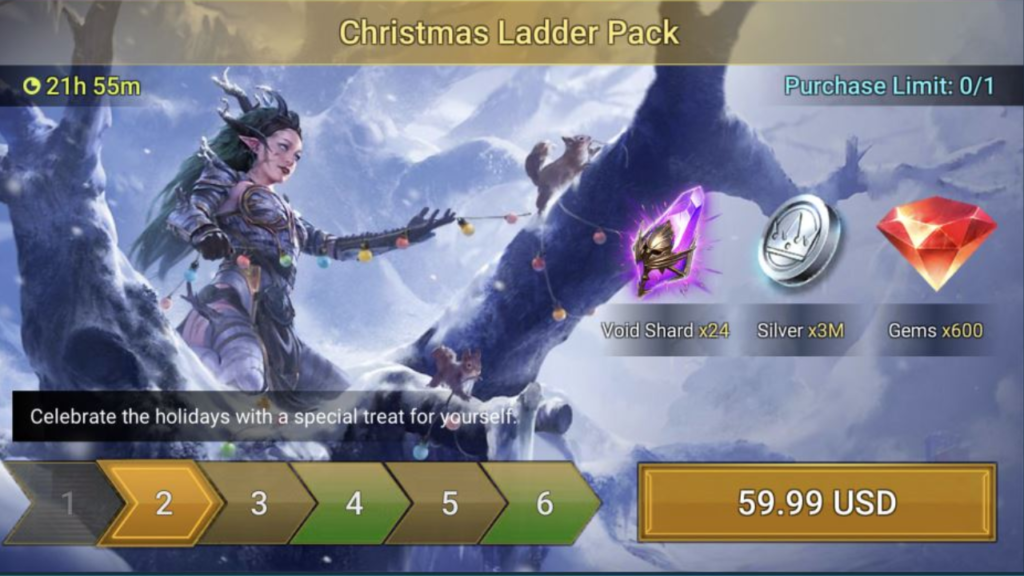Viewport: 1024px width, 576px height.
Task: Choose ladder step 4
Action: pyautogui.click(x=353, y=502)
